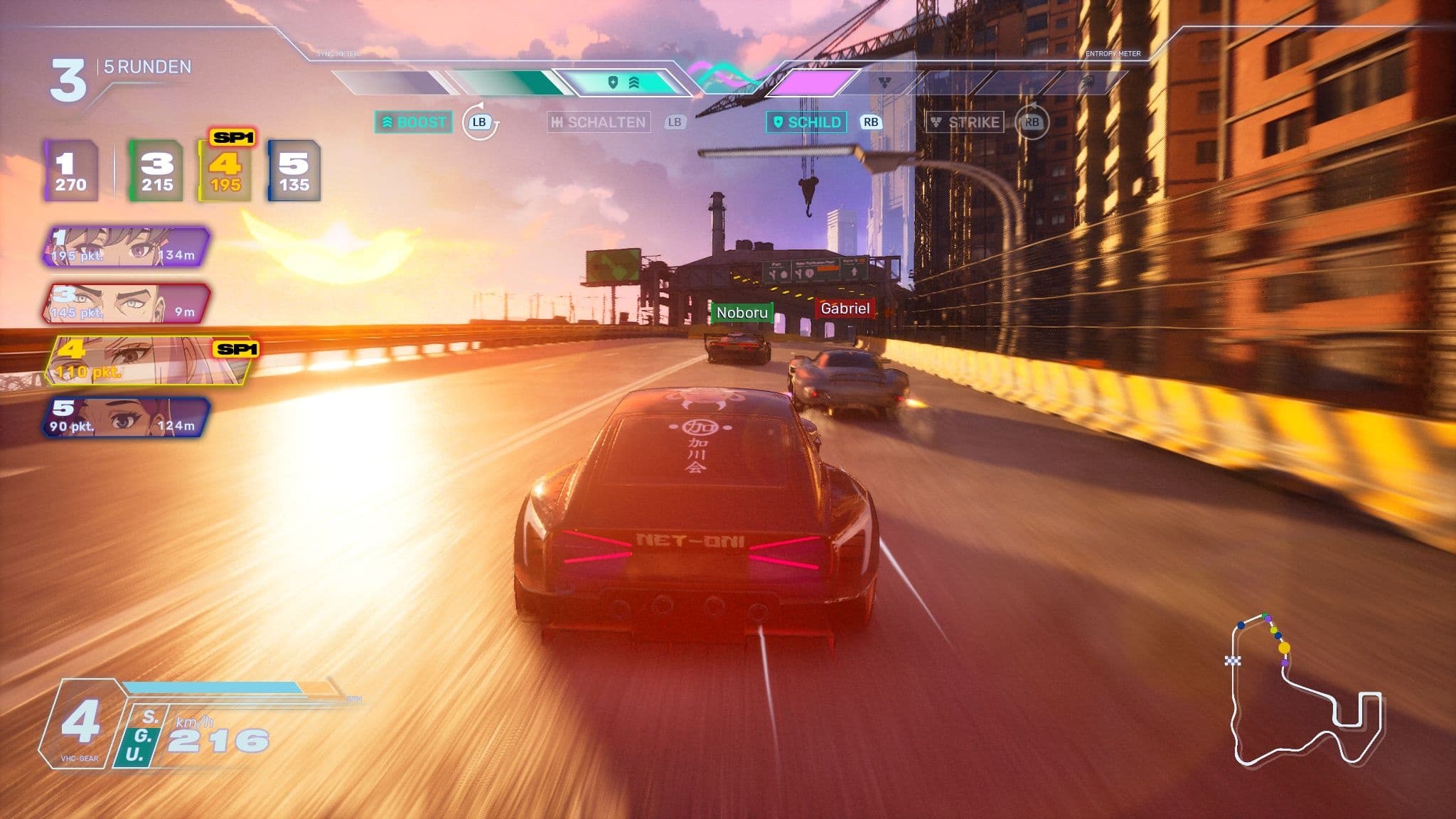Activate the BOOST ability label
The image size is (1456, 819).
(x=414, y=122)
